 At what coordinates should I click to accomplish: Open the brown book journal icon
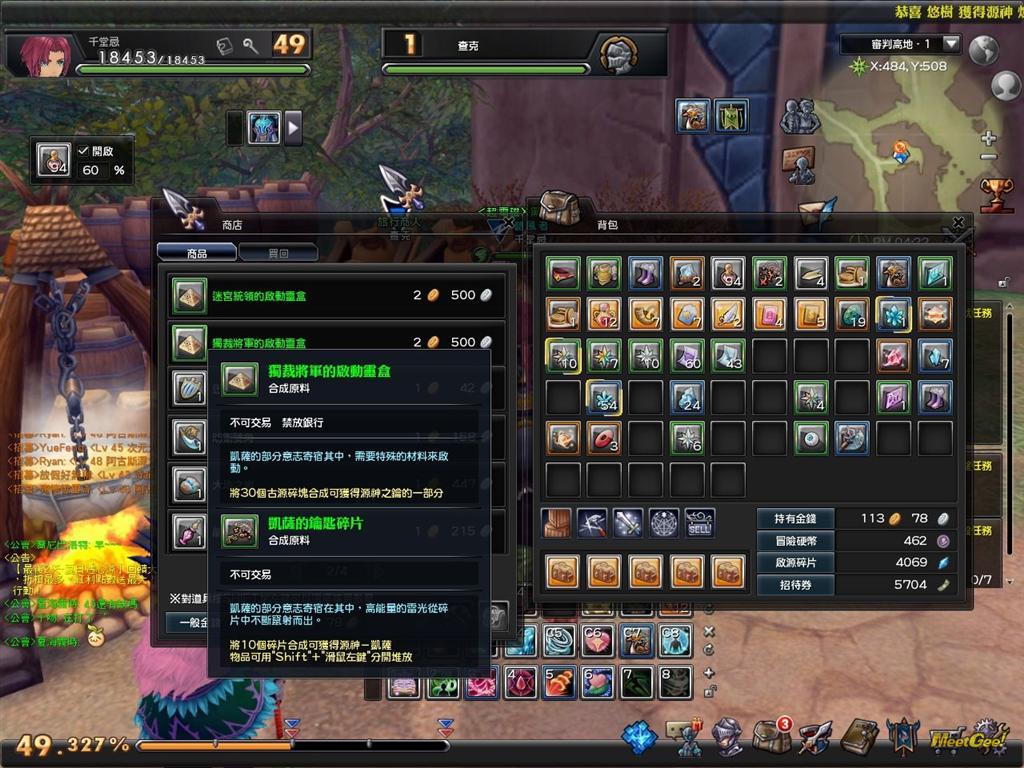857,738
